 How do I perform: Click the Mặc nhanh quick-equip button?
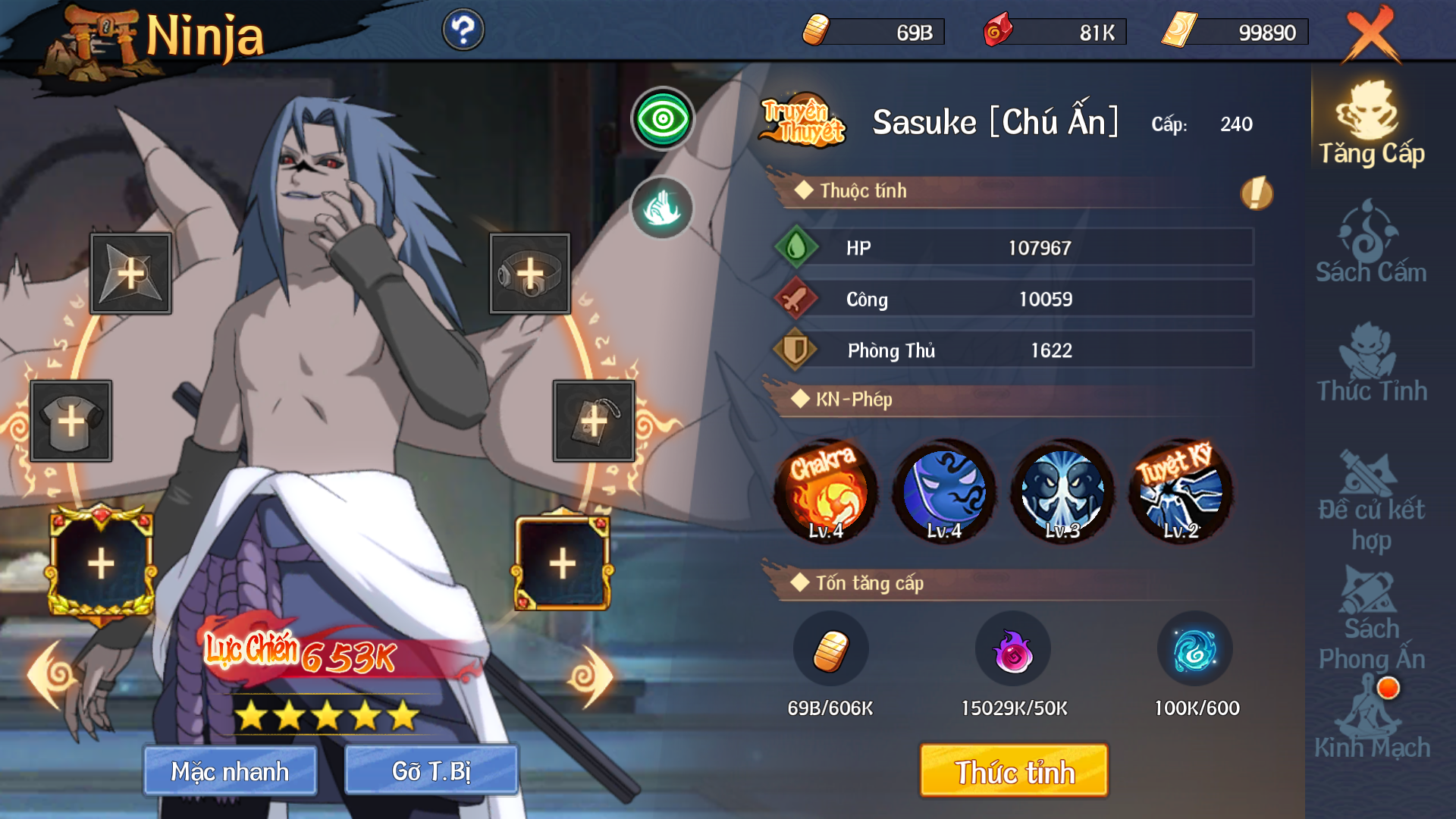point(230,771)
